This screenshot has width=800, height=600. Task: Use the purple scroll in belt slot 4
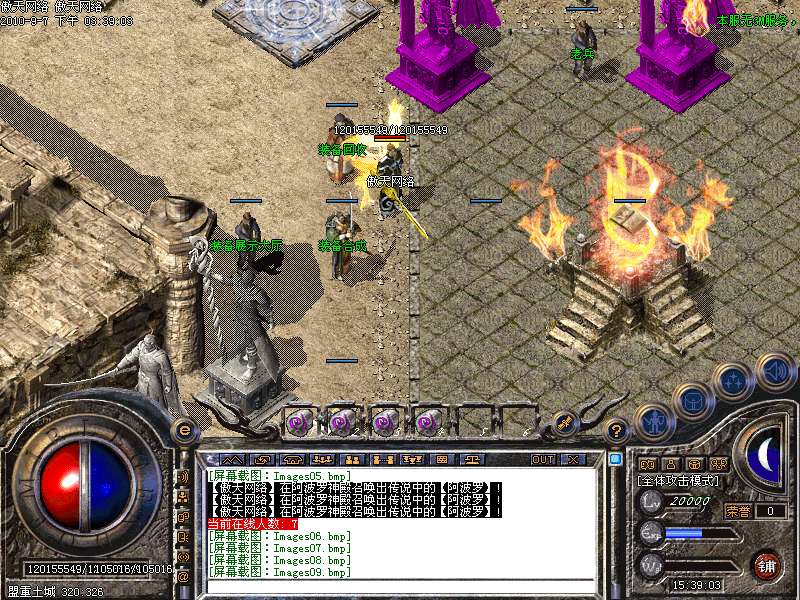coord(428,422)
